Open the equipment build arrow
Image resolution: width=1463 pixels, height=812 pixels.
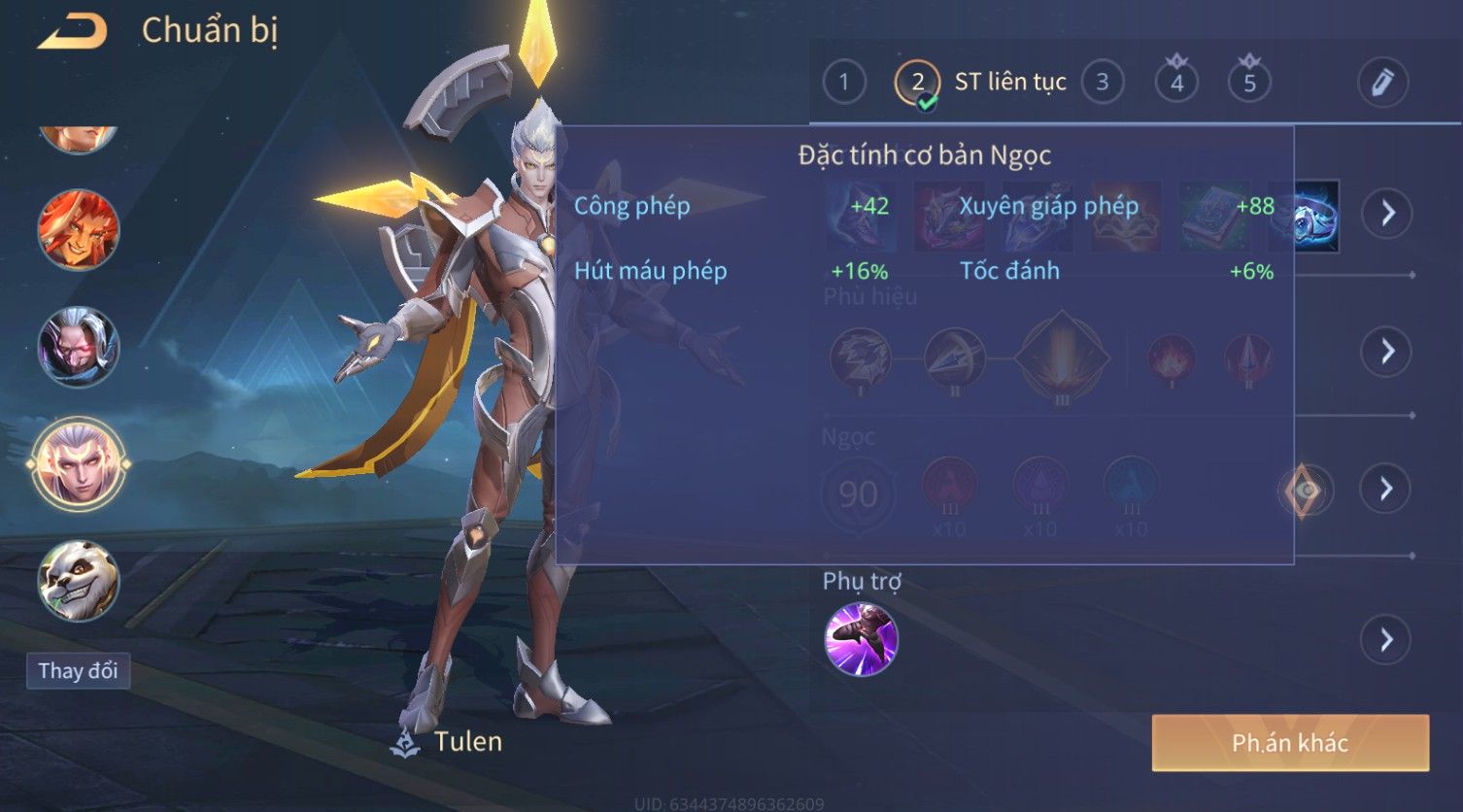1387,213
